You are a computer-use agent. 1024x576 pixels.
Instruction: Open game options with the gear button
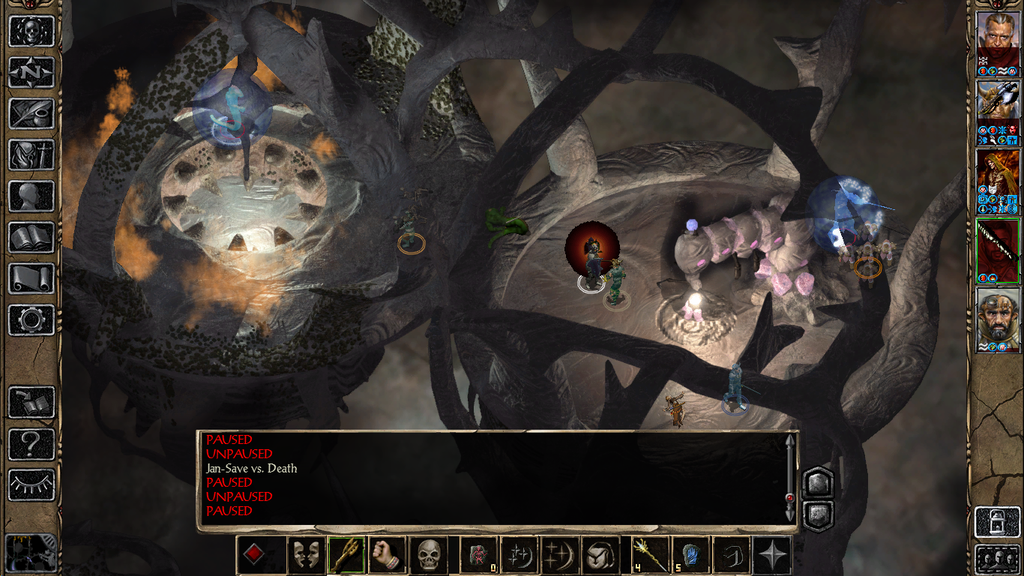[31, 320]
